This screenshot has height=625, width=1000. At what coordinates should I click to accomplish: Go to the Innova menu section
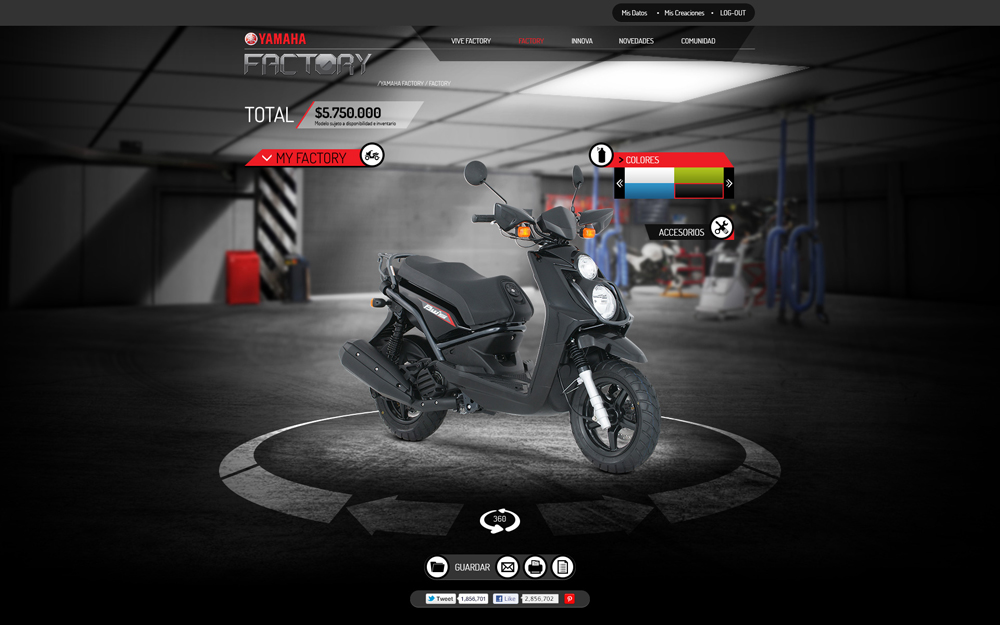pos(582,41)
